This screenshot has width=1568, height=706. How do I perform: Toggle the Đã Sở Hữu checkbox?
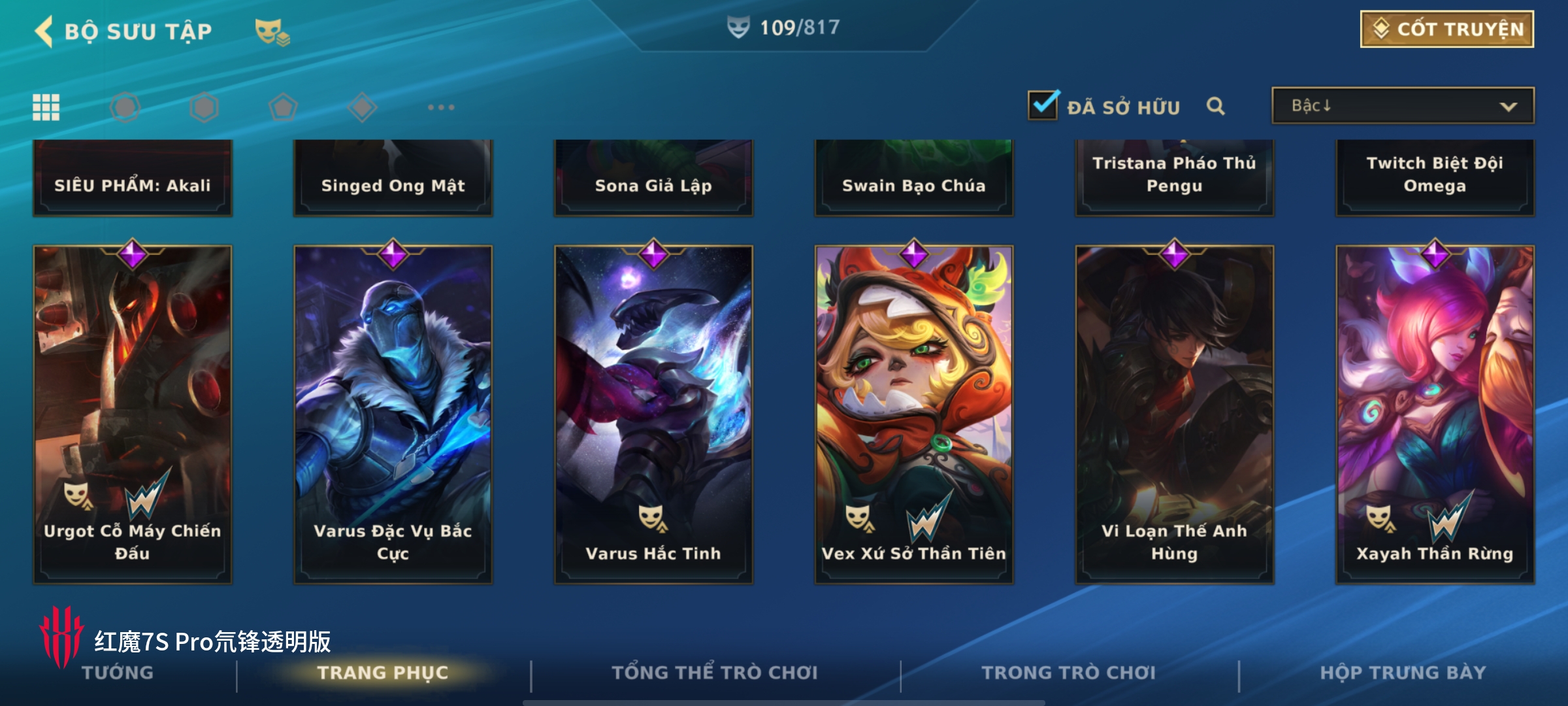tap(1043, 106)
